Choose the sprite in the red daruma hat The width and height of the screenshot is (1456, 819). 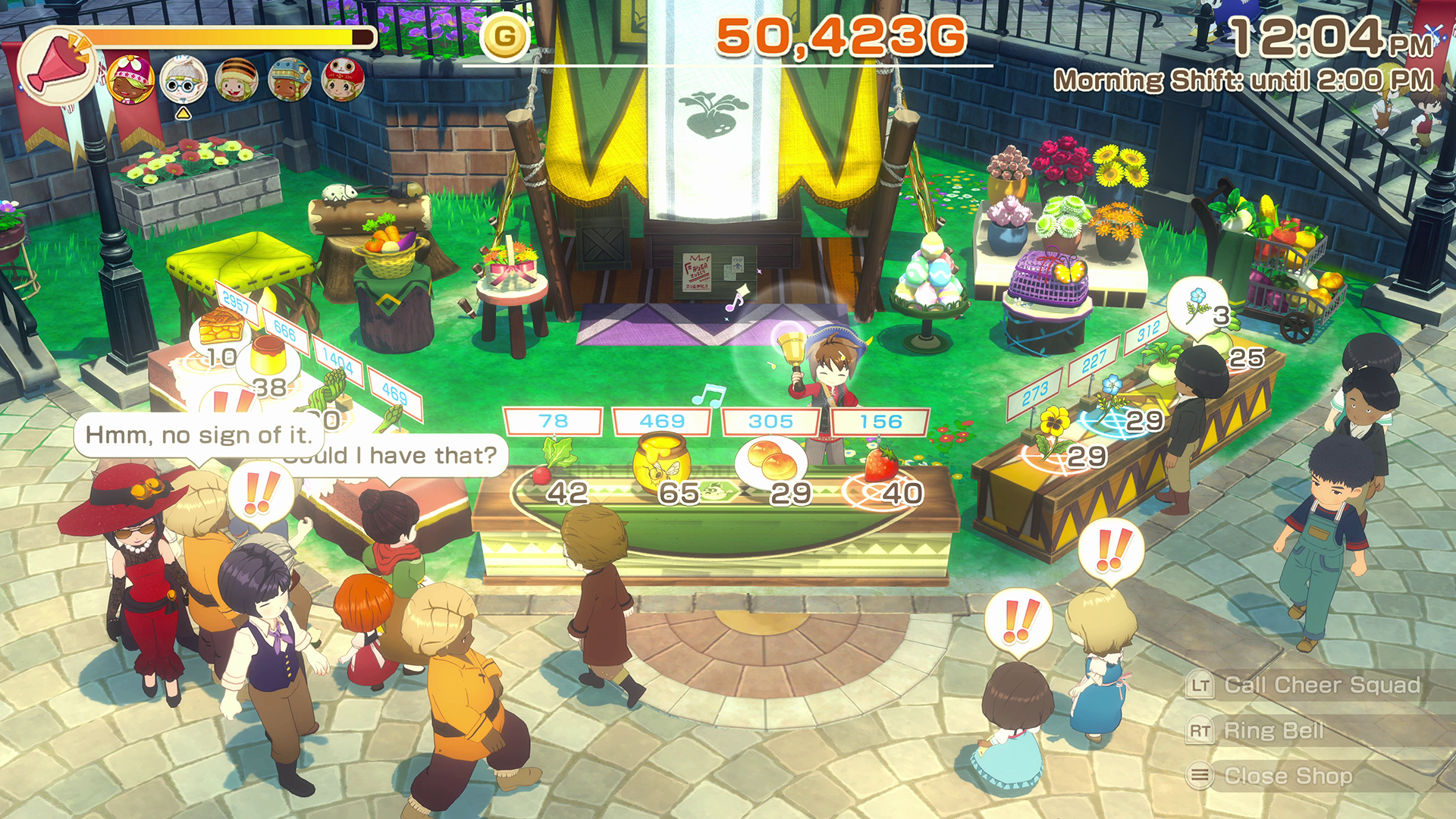pos(342,80)
